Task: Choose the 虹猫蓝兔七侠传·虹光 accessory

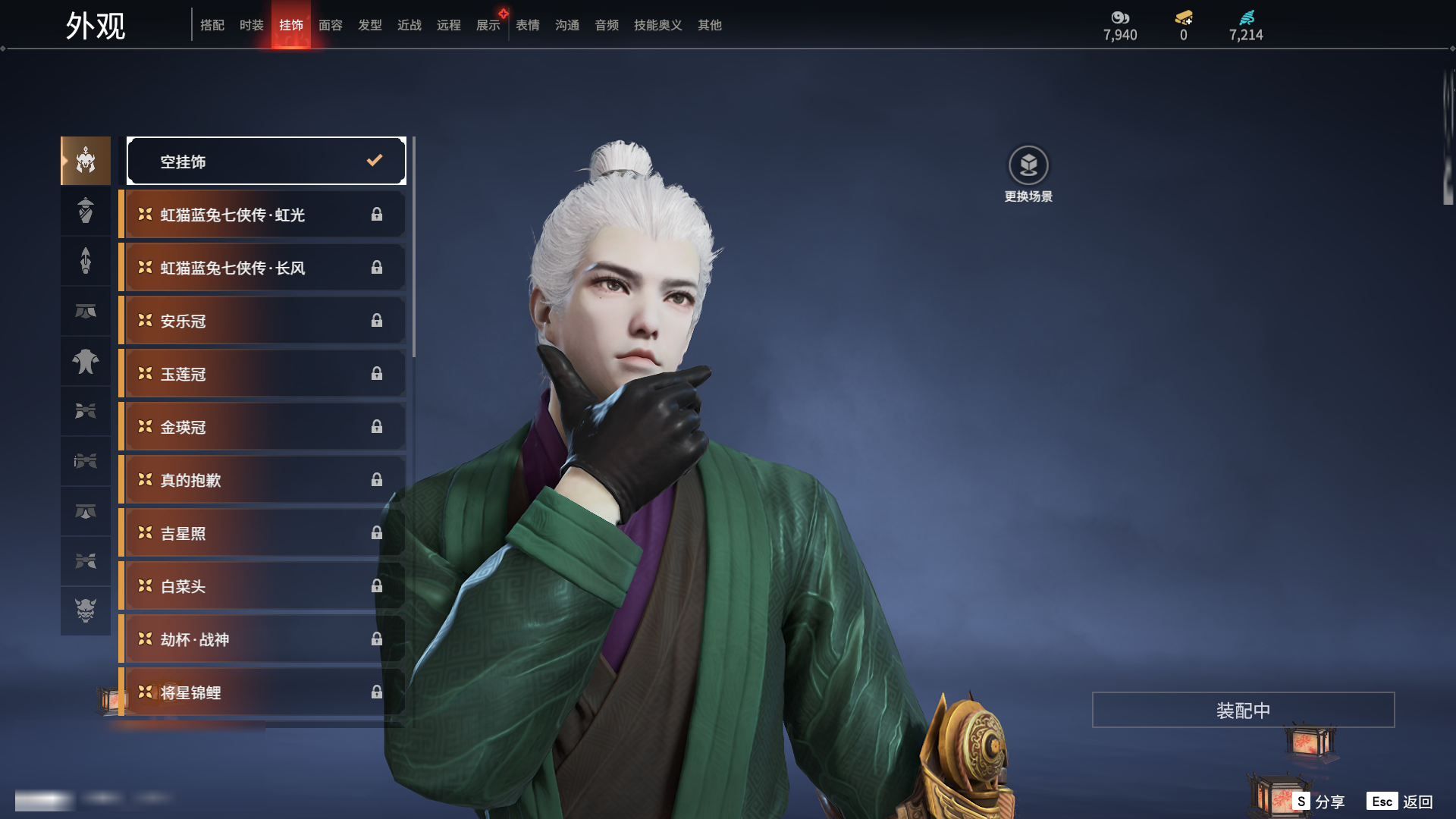Action: coord(262,215)
